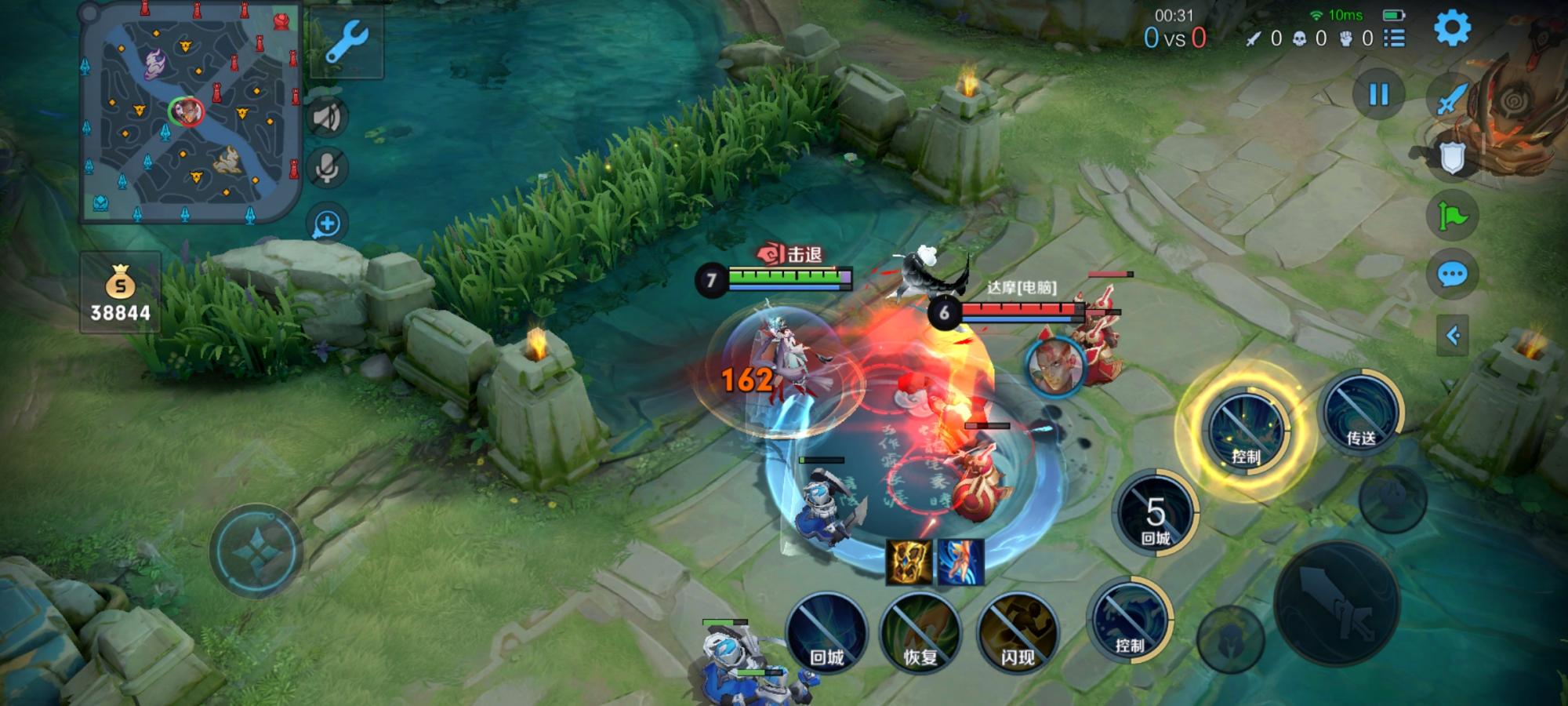The height and width of the screenshot is (706, 1568).
Task: Open the minimap in the corner
Action: [191, 114]
